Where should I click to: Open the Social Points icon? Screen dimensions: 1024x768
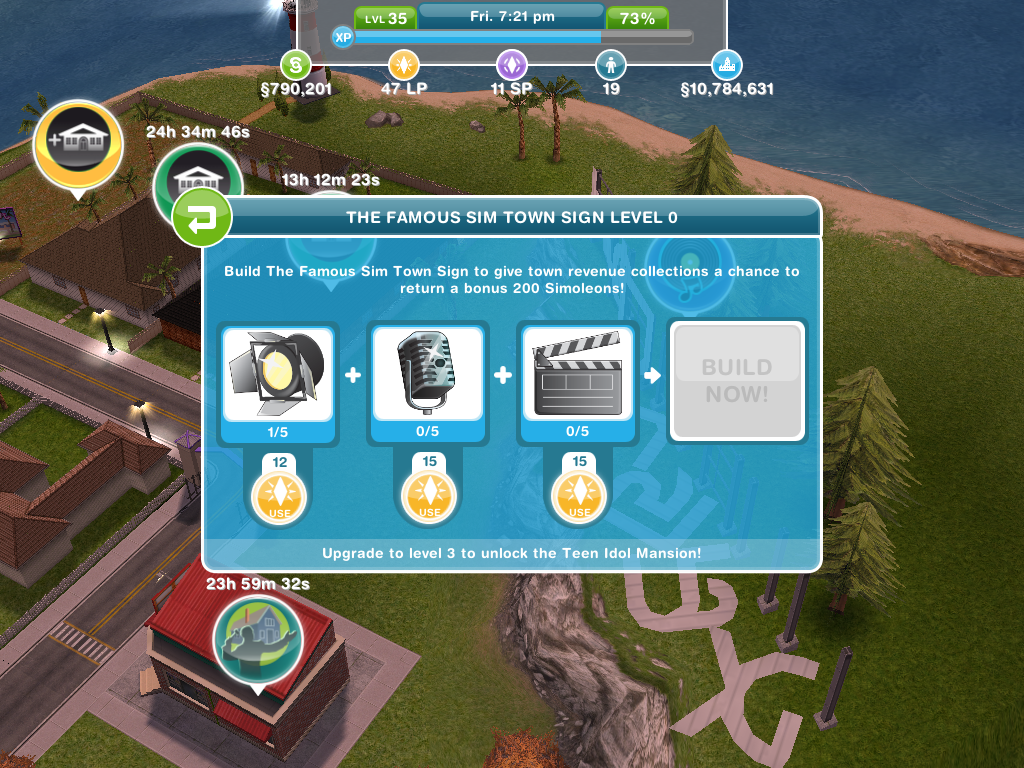pyautogui.click(x=512, y=66)
